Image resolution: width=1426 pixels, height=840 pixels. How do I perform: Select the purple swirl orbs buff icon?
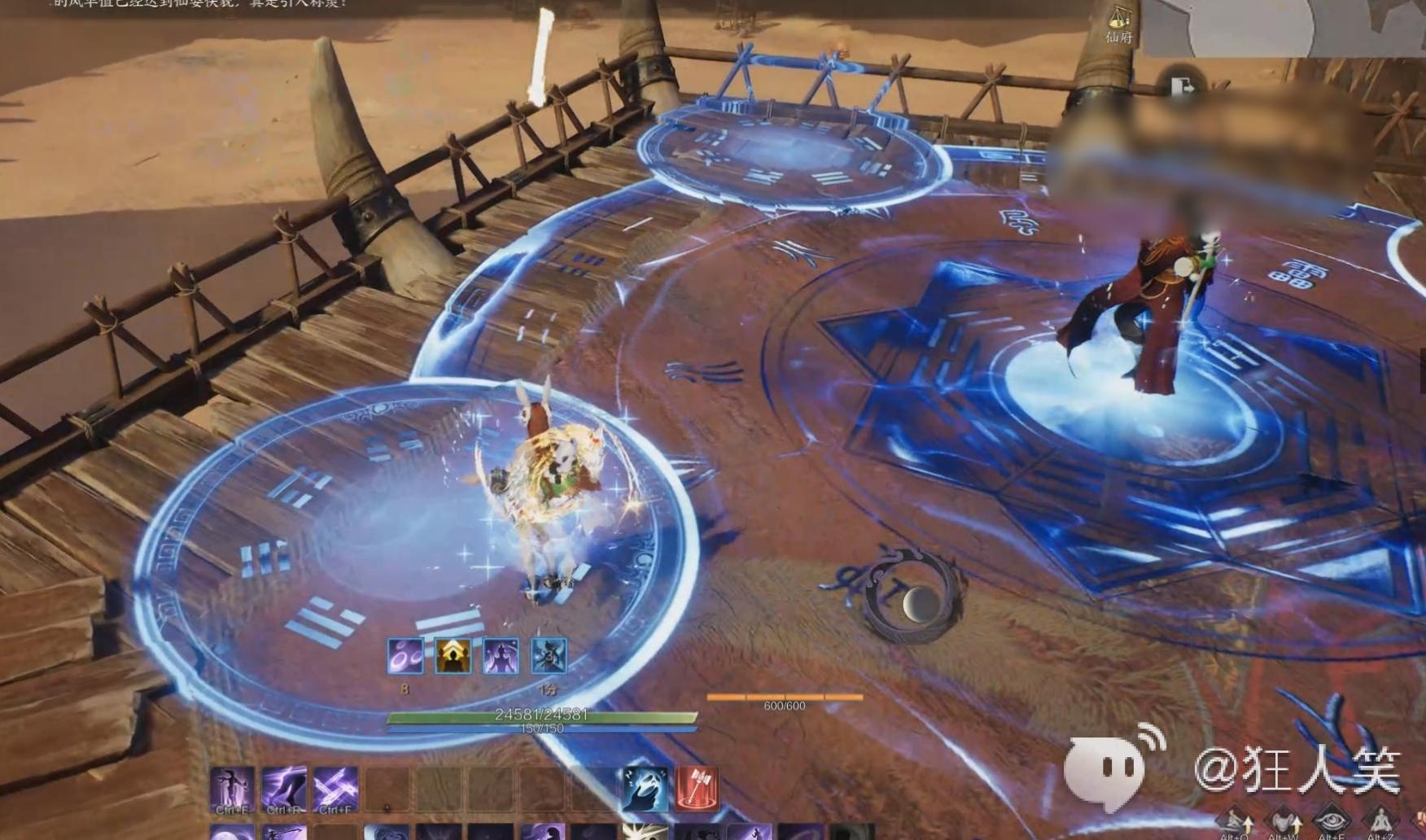click(x=405, y=655)
